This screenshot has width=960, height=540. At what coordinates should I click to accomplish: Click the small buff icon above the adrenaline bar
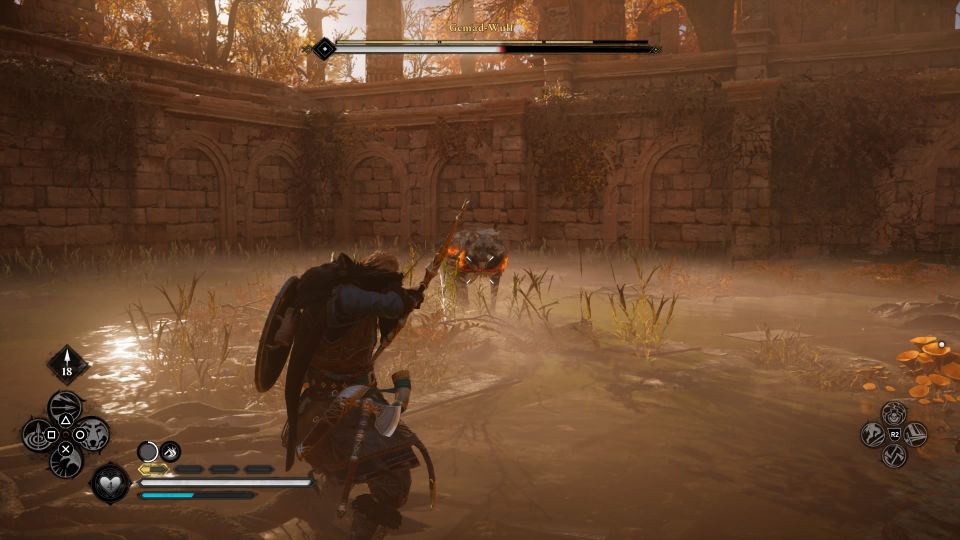coord(170,451)
